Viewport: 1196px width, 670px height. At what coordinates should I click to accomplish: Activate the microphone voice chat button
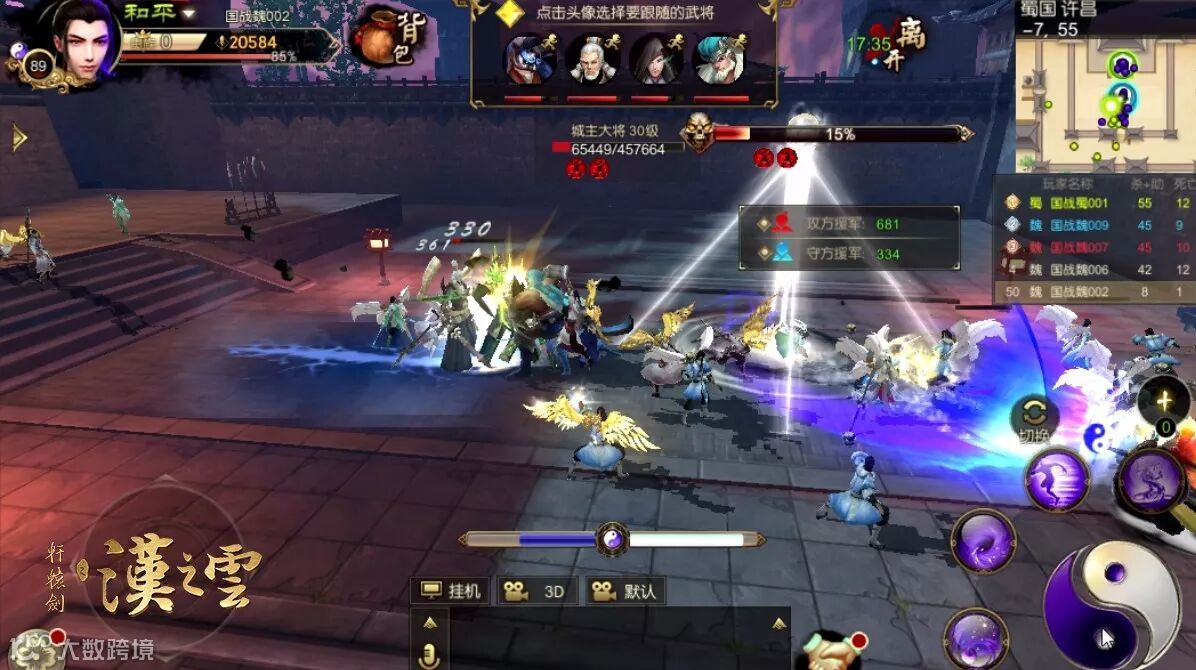[430, 655]
